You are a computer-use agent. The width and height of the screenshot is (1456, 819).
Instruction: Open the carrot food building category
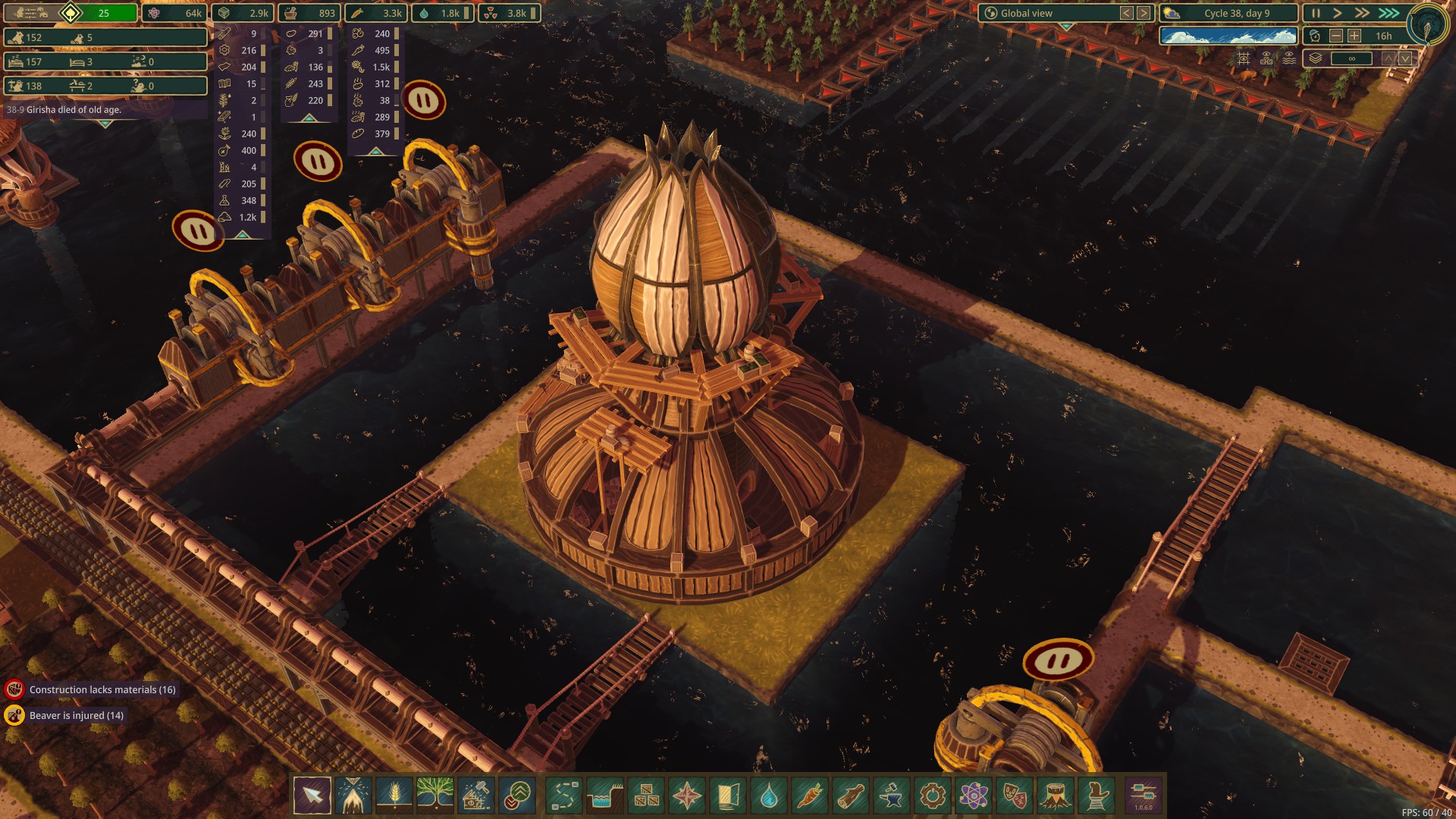tap(810, 796)
